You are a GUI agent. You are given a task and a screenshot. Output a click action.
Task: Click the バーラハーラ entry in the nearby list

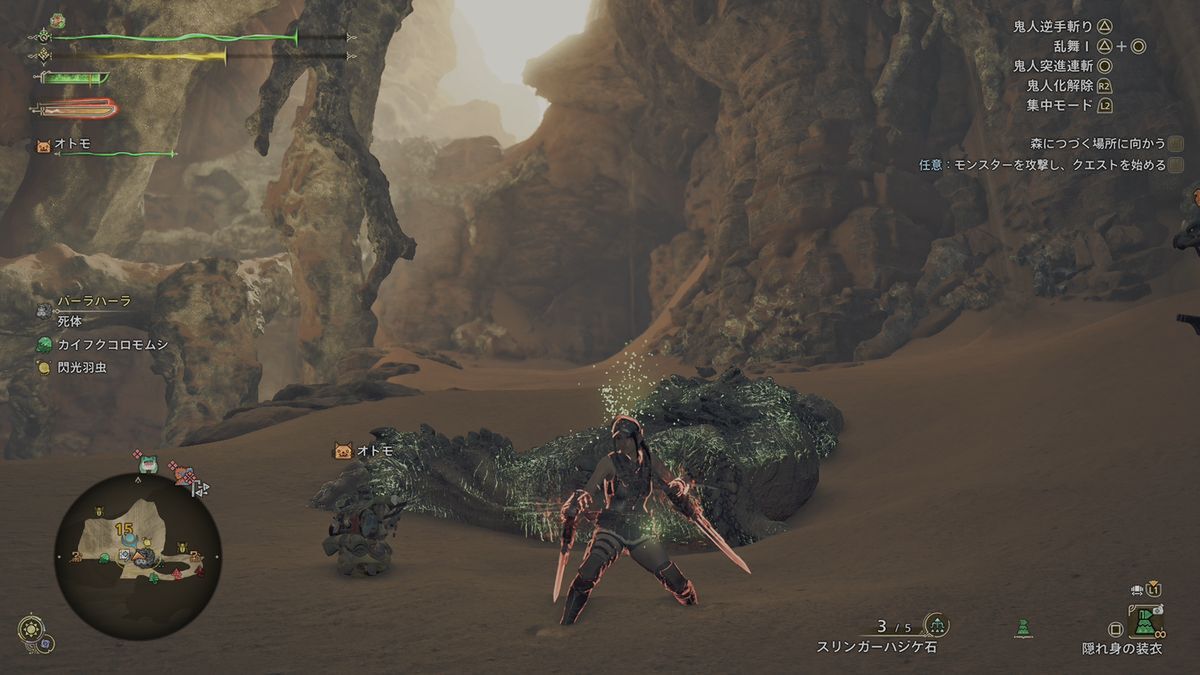92,301
